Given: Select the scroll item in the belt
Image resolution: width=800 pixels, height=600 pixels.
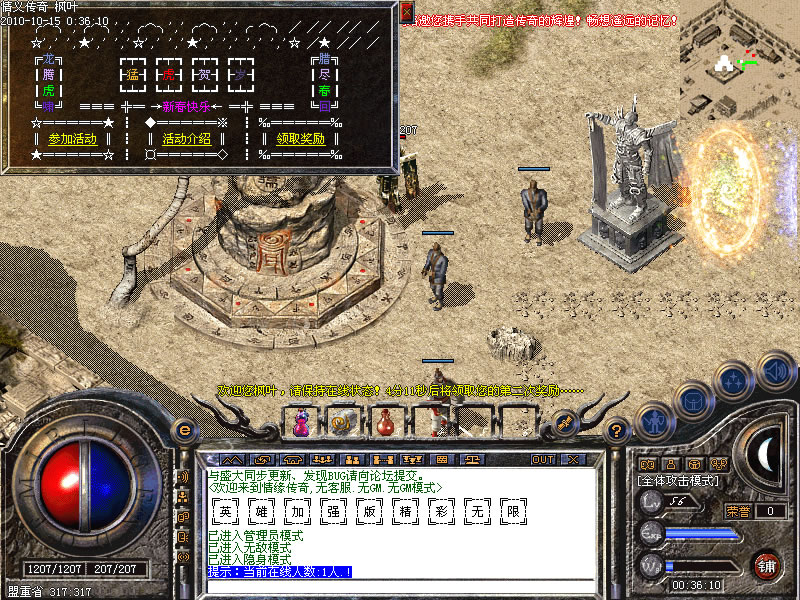Looking at the screenshot, I should point(341,425).
